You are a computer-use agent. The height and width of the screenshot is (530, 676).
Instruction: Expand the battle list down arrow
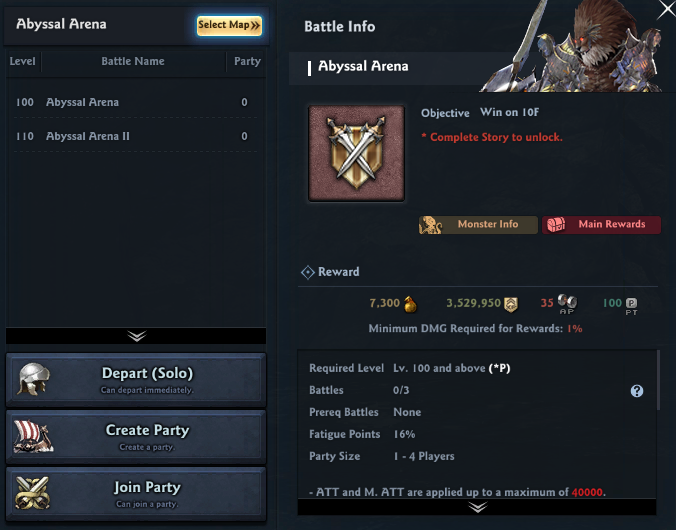coord(136,336)
